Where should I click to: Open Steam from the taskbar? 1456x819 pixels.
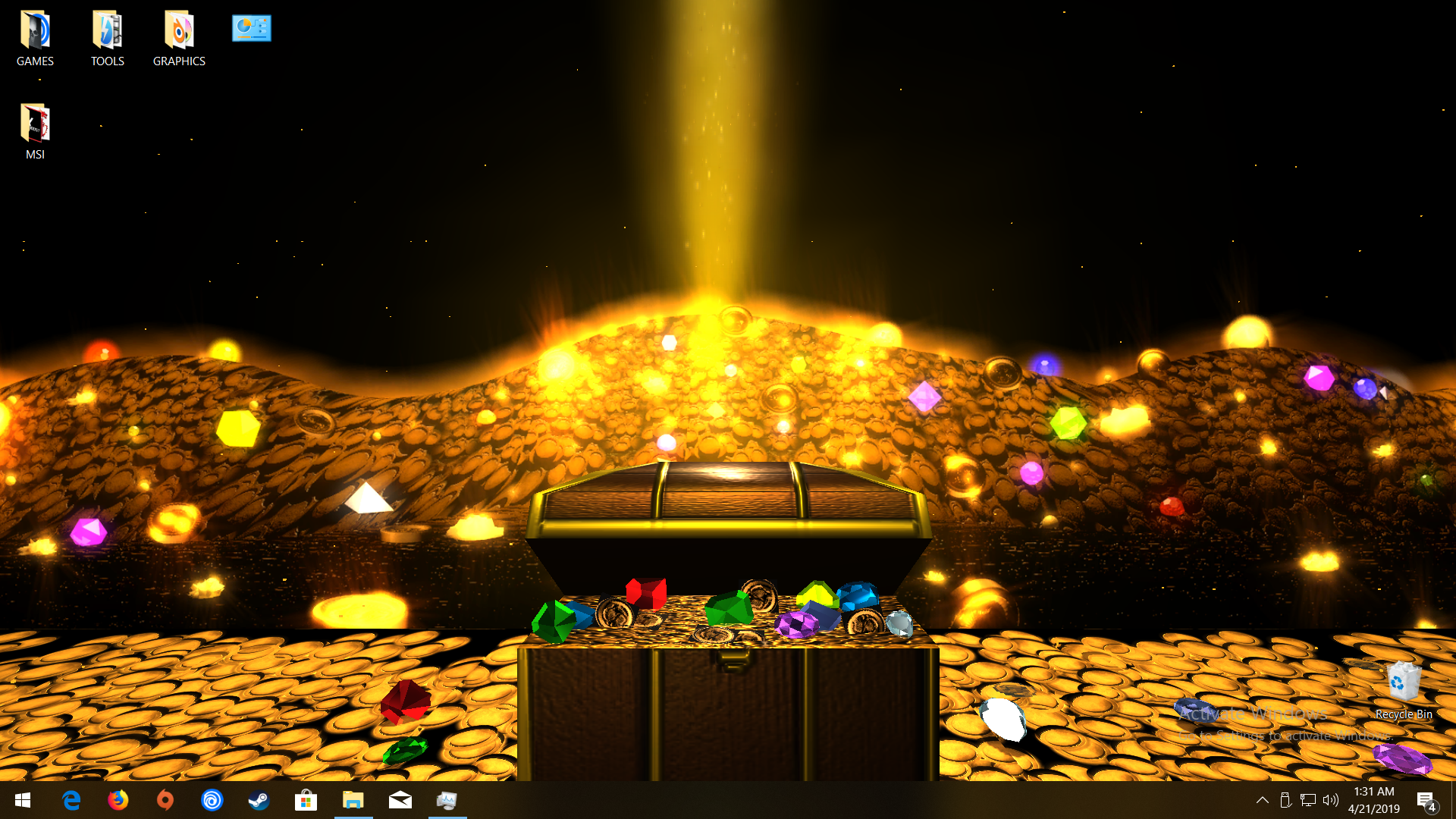(259, 801)
